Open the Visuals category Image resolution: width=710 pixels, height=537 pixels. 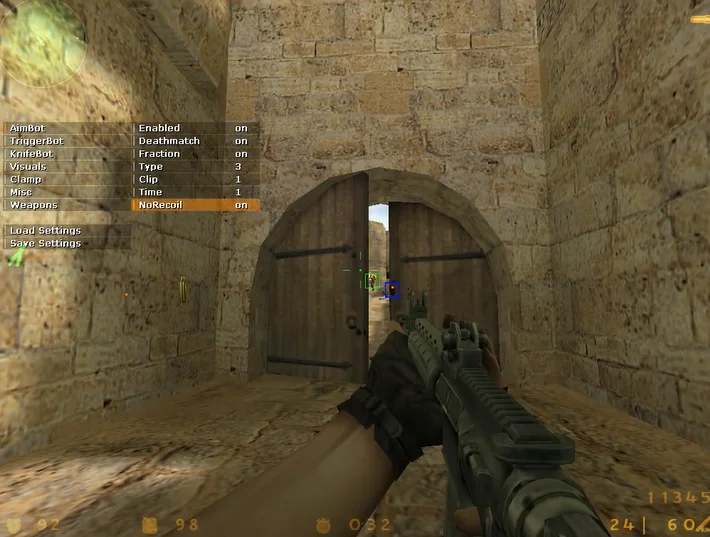pos(66,167)
